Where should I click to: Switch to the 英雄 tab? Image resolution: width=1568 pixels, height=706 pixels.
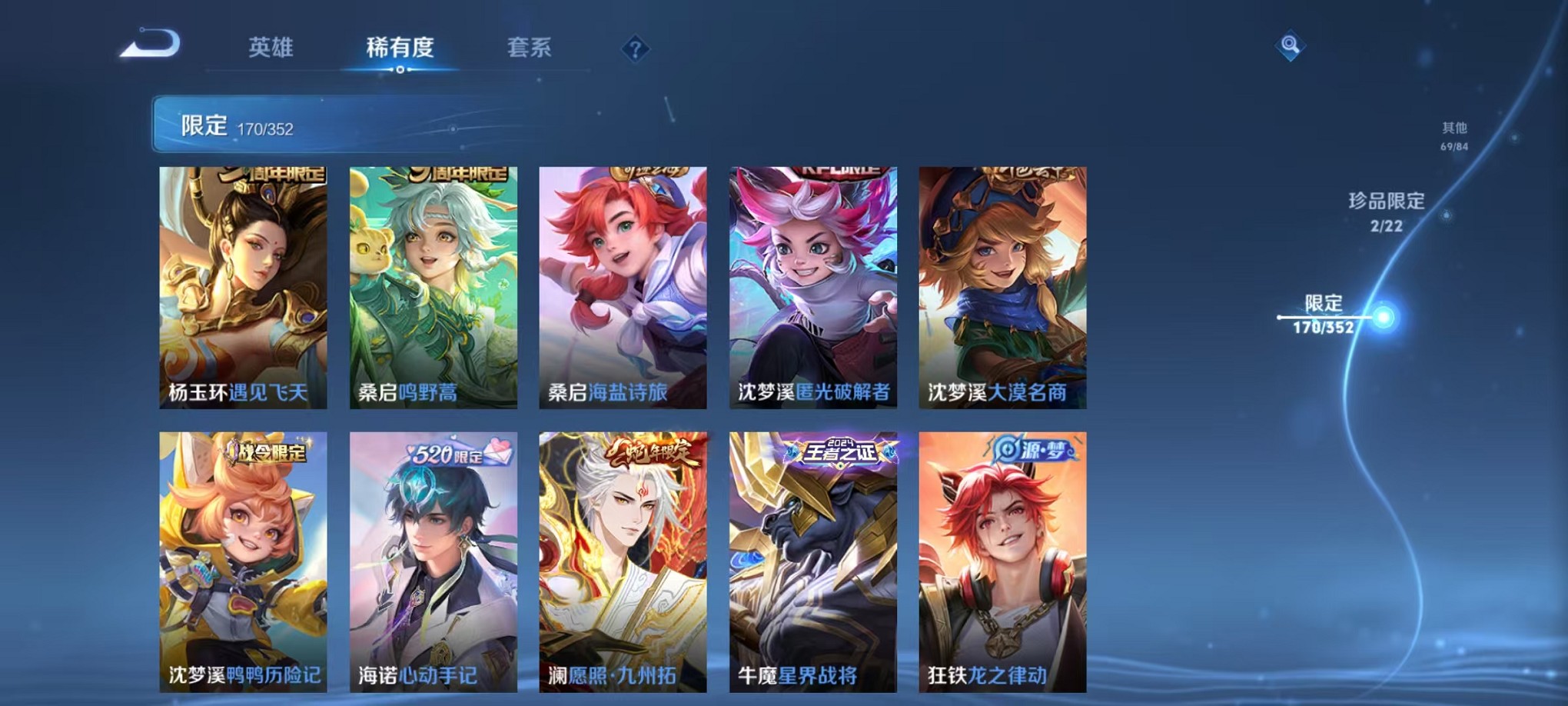(271, 48)
